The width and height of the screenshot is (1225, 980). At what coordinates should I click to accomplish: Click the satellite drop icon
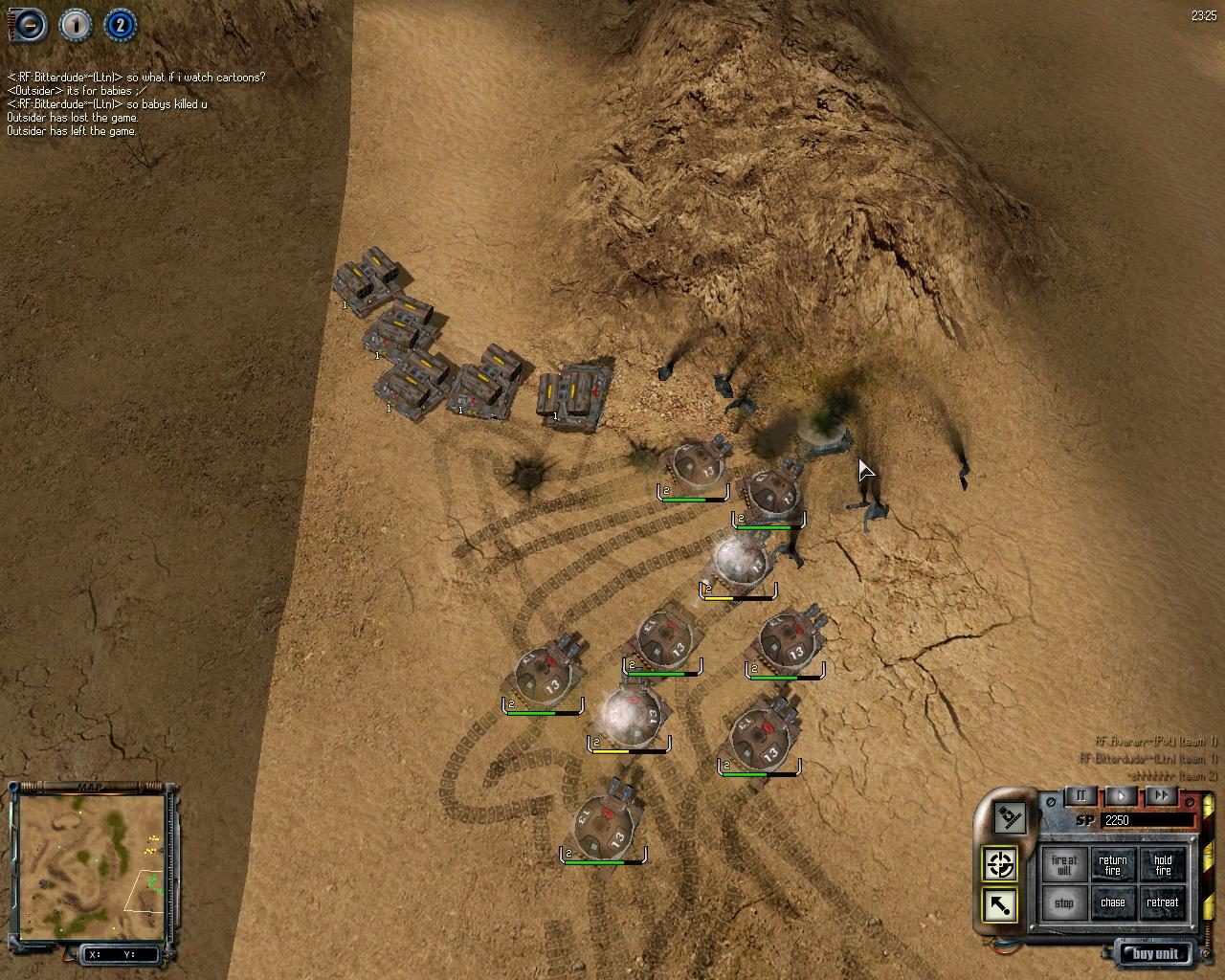click(1008, 817)
